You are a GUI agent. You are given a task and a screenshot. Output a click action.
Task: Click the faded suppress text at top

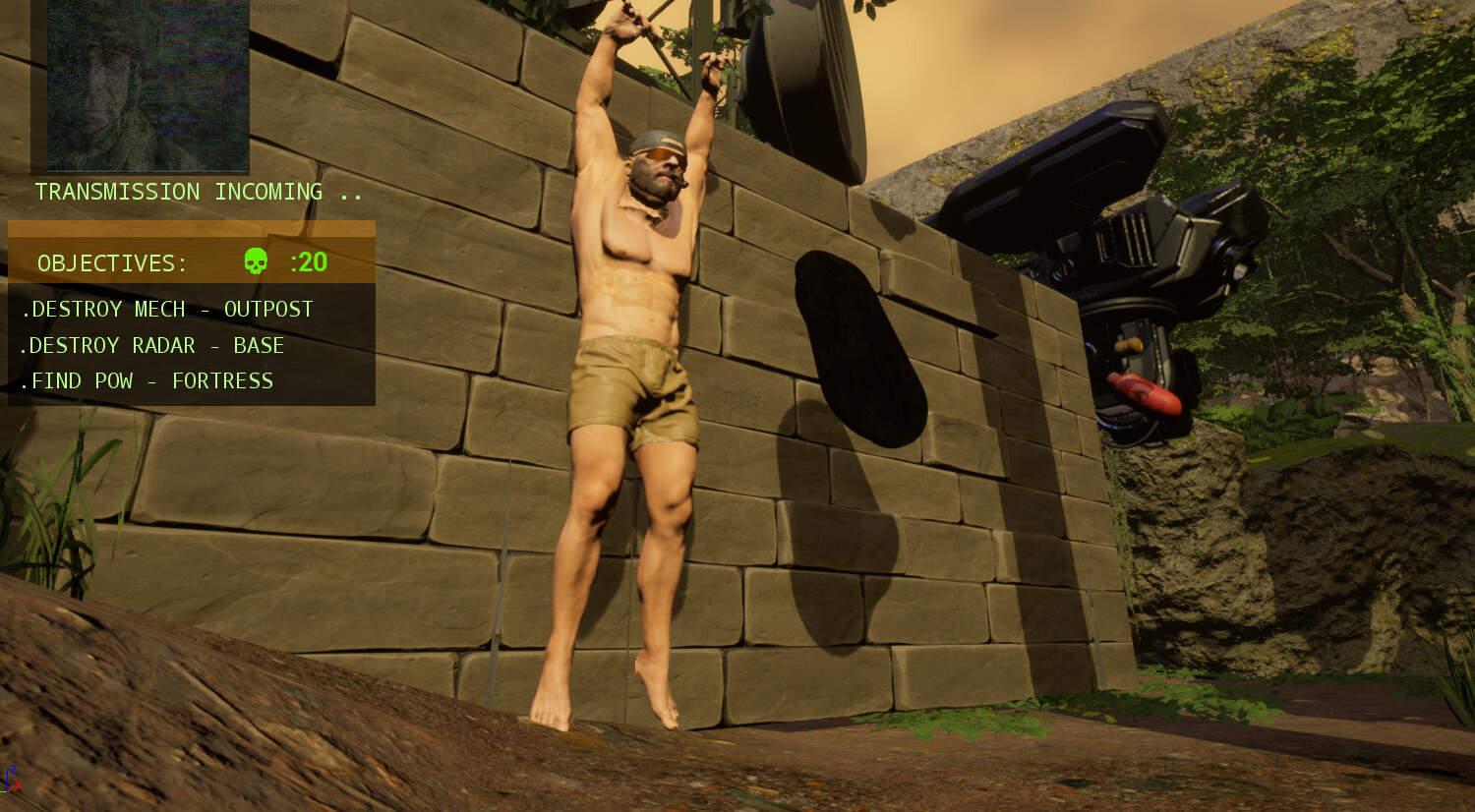[x=273, y=7]
